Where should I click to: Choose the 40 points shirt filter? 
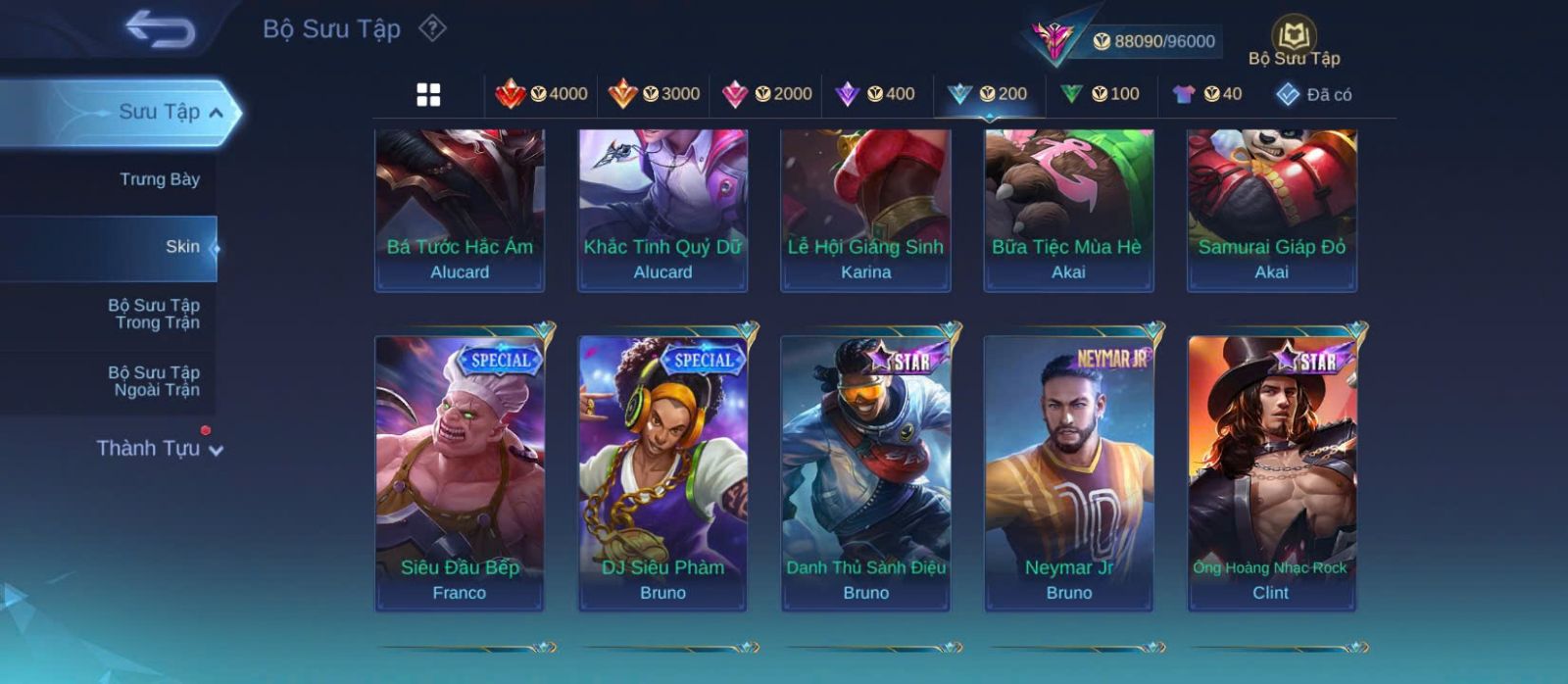click(x=1207, y=94)
